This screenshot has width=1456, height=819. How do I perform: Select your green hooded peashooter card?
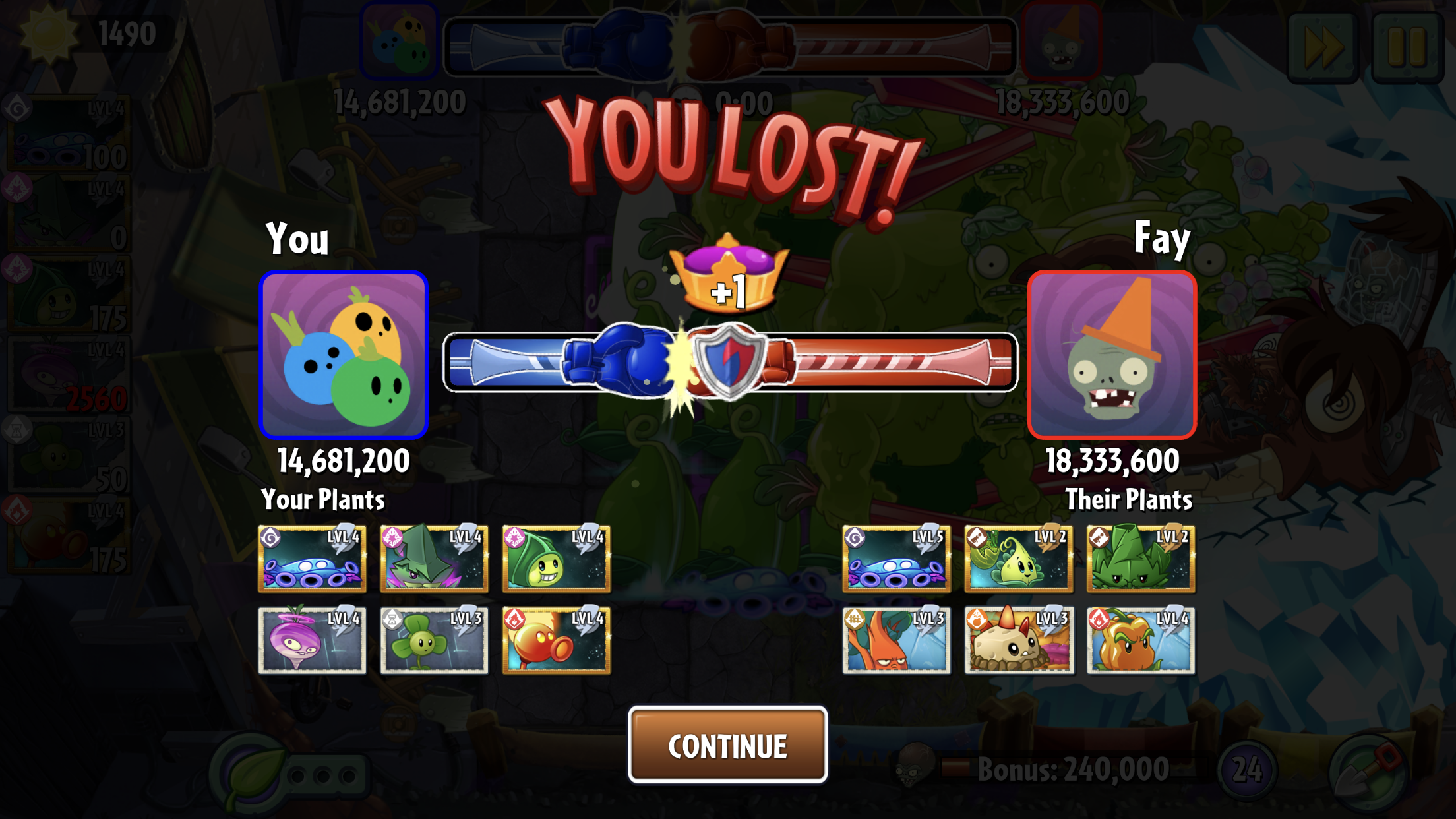click(556, 559)
